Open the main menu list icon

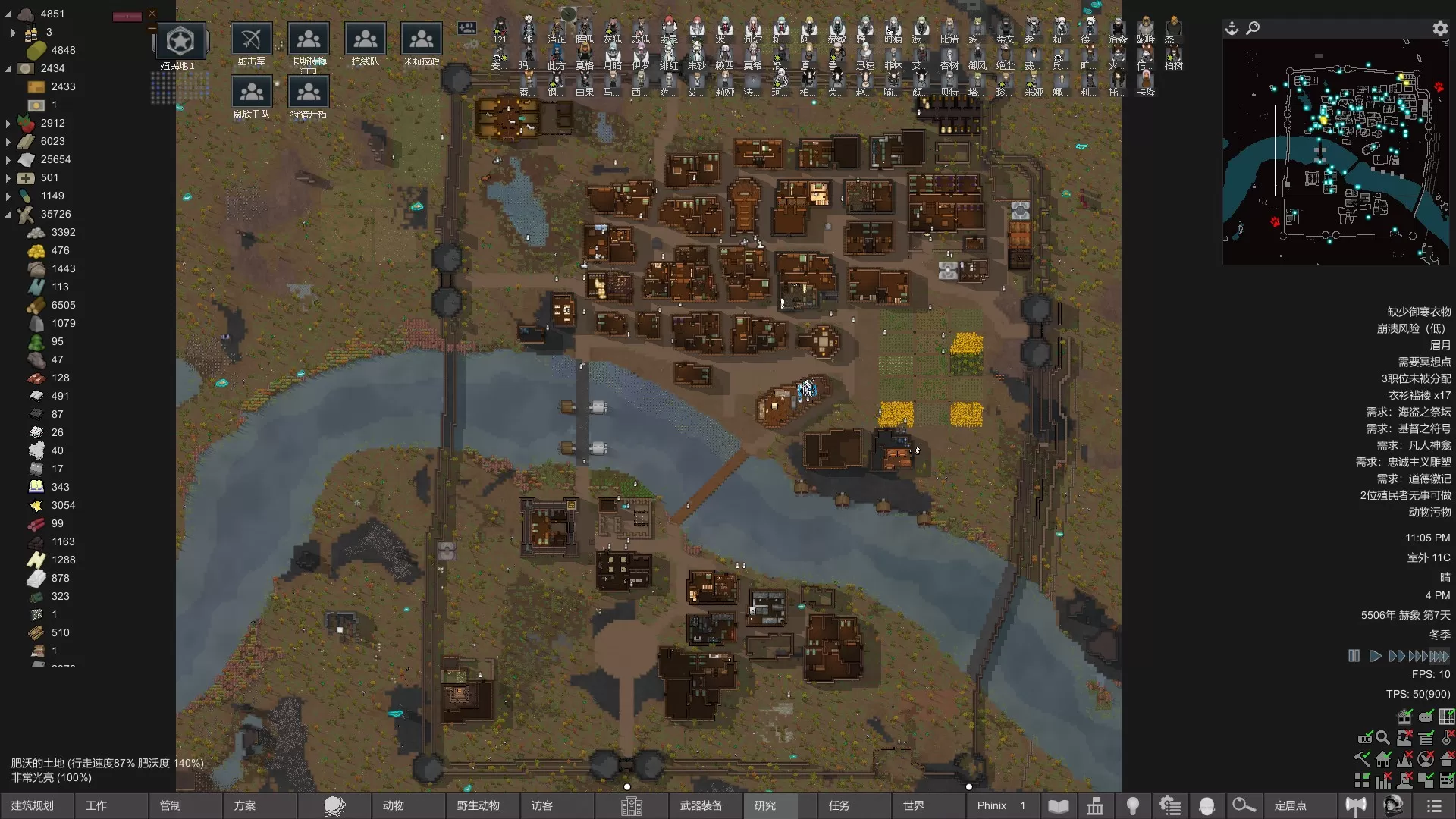1433,805
